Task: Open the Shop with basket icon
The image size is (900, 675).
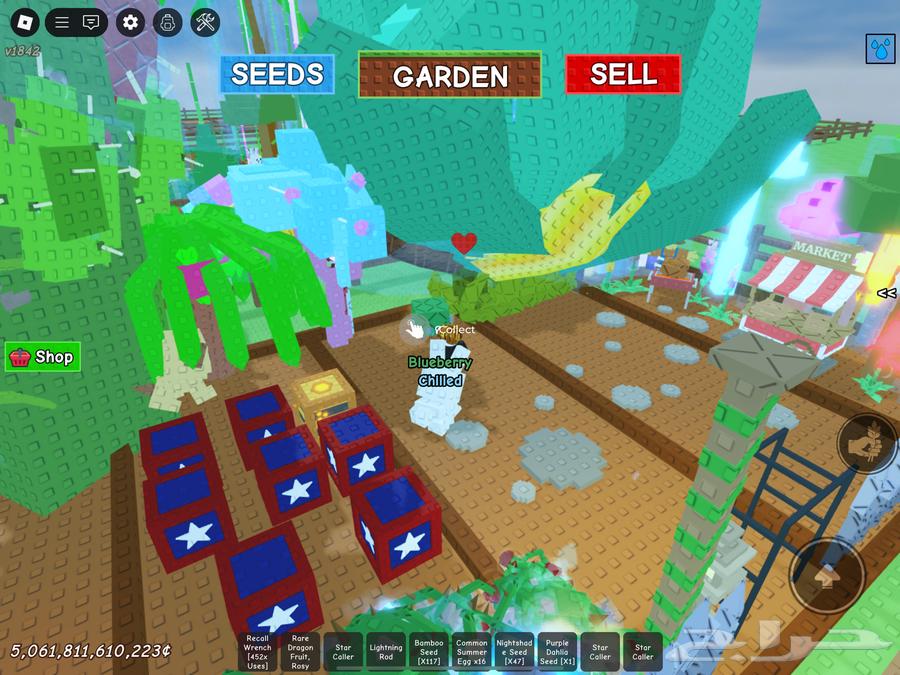Action: coord(42,357)
